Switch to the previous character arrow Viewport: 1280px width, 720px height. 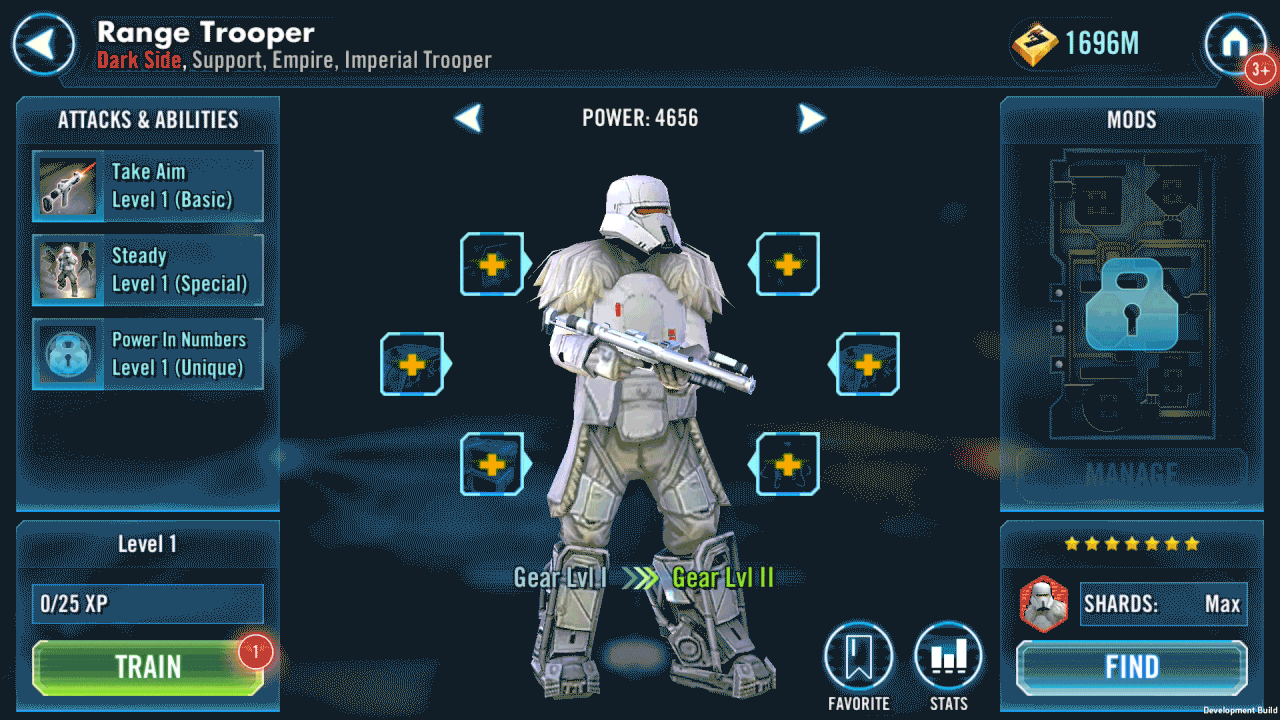469,118
